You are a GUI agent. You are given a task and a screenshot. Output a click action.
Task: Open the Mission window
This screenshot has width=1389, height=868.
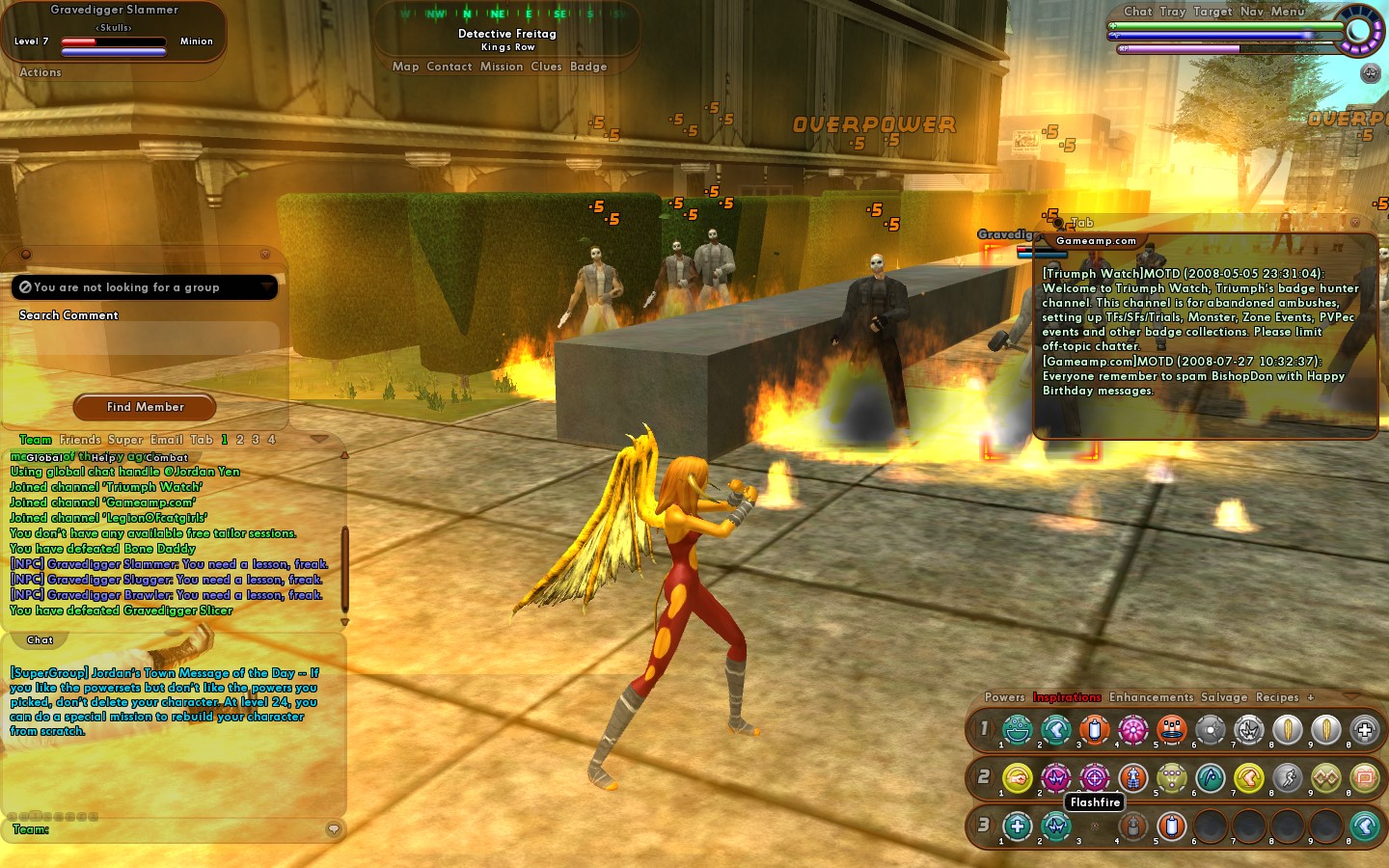[502, 67]
